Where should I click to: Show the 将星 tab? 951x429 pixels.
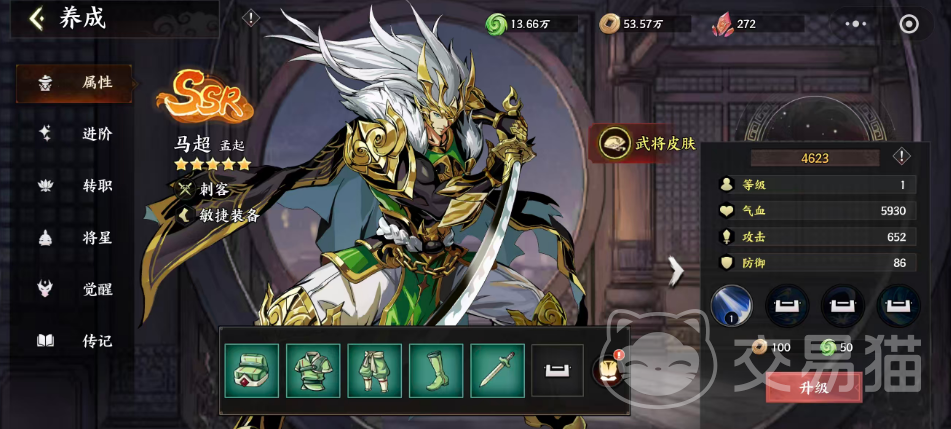[75, 237]
